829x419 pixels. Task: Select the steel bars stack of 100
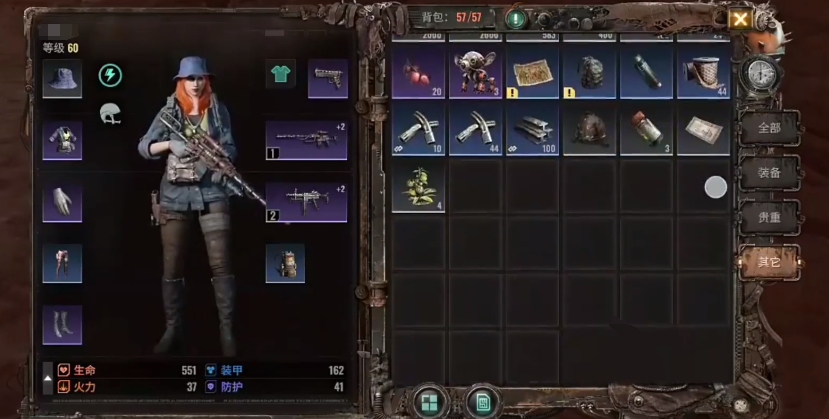[x=532, y=131]
